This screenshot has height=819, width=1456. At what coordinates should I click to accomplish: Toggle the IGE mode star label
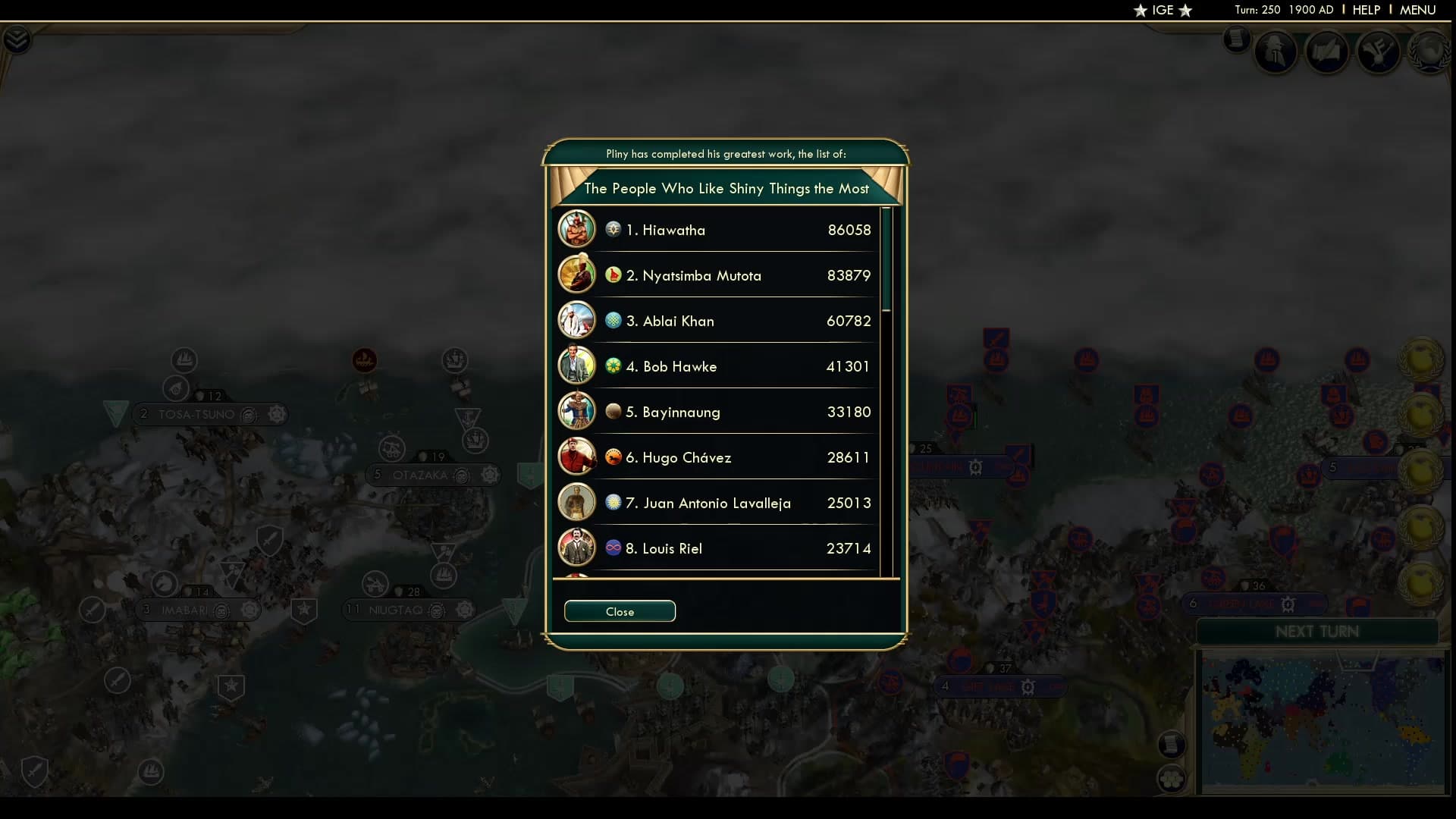(x=1163, y=11)
